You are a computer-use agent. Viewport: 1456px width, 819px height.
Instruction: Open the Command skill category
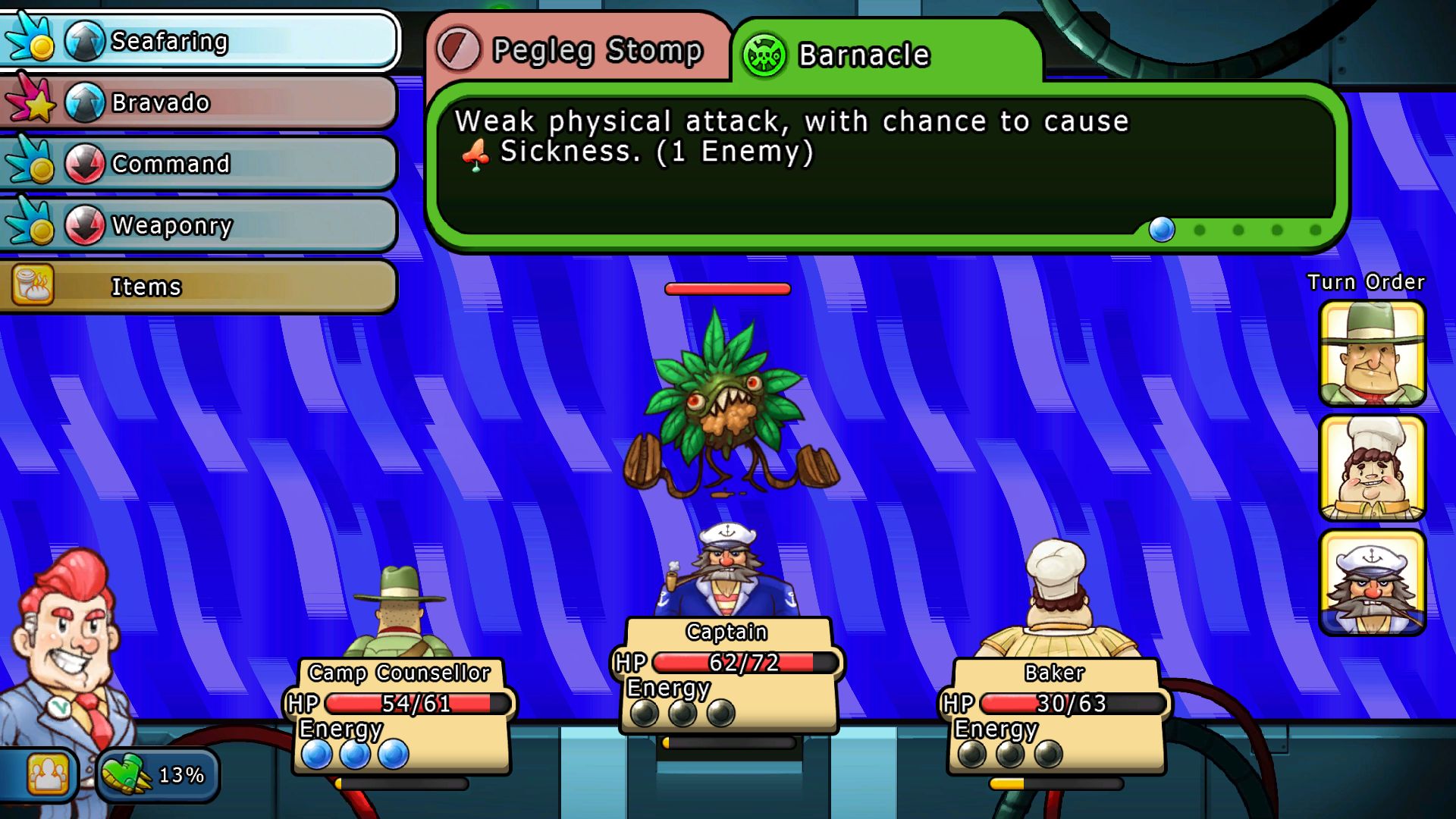[x=201, y=164]
